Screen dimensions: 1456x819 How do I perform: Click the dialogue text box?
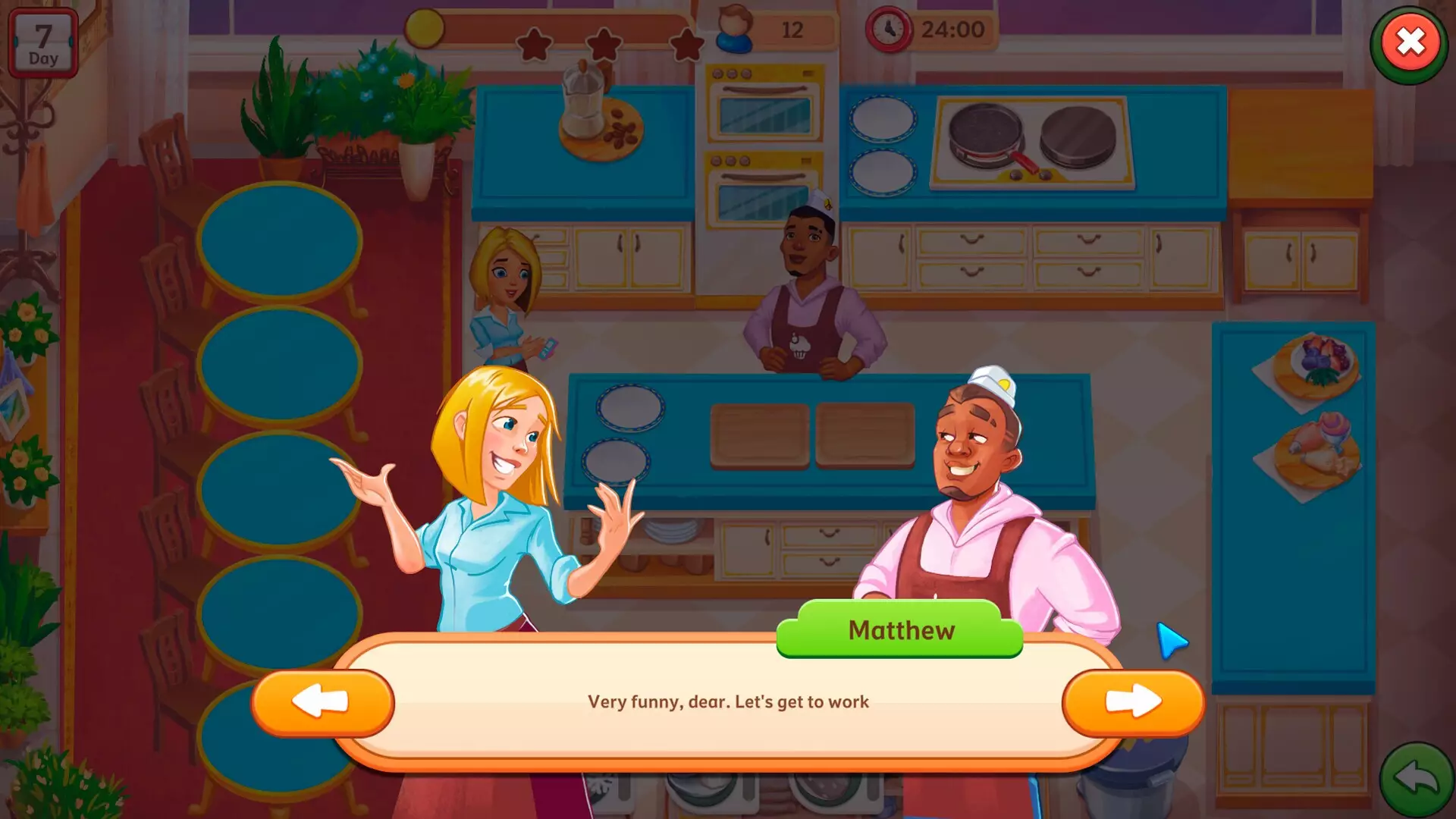pyautogui.click(x=726, y=702)
